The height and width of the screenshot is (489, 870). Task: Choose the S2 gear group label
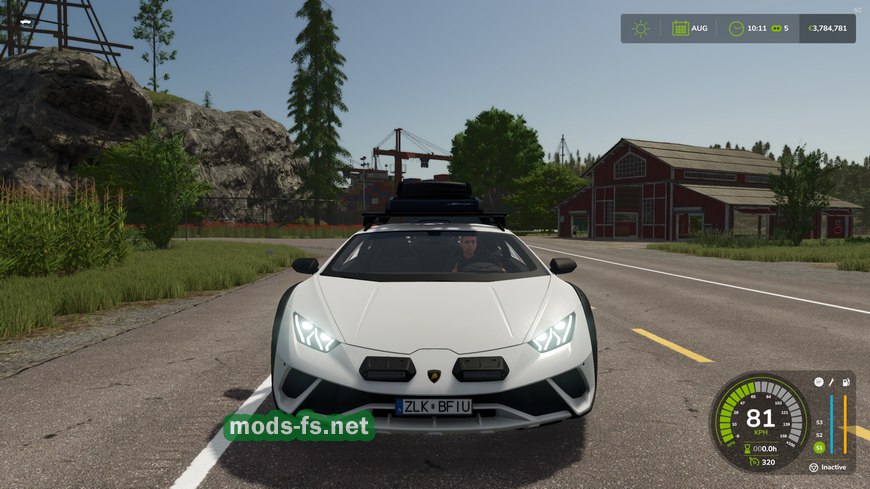click(x=819, y=434)
